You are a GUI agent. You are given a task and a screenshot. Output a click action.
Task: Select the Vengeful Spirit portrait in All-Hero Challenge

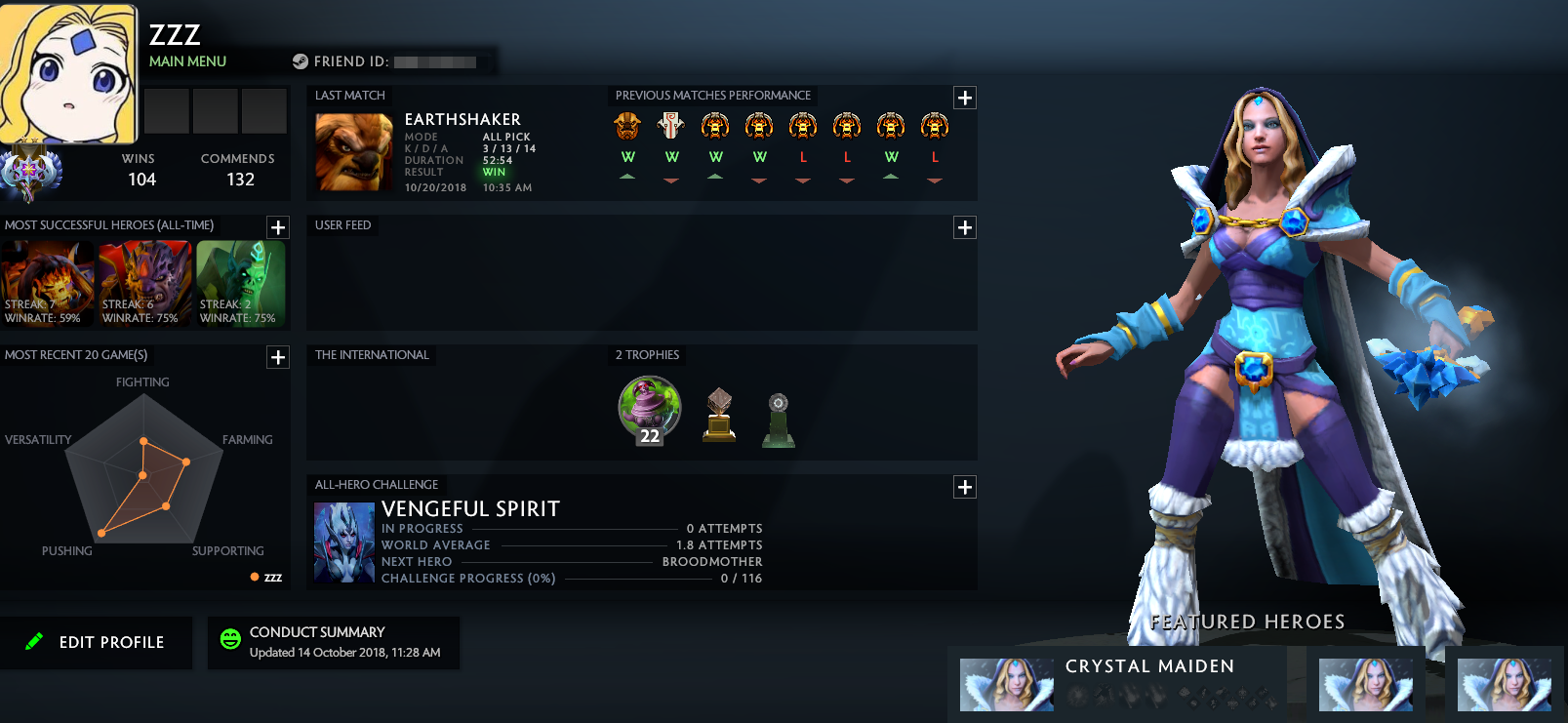[x=343, y=542]
